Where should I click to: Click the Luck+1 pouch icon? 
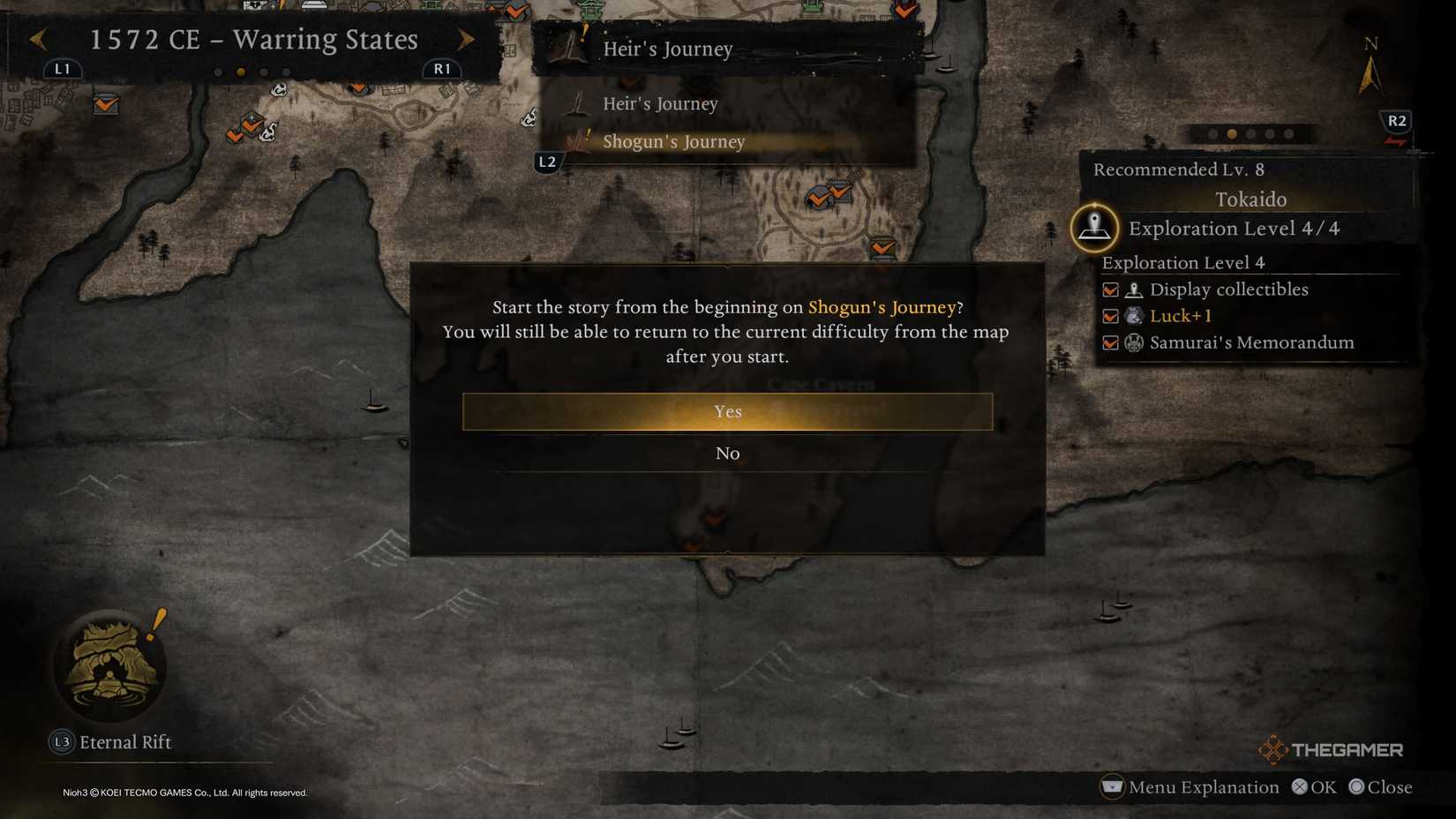pyautogui.click(x=1134, y=316)
